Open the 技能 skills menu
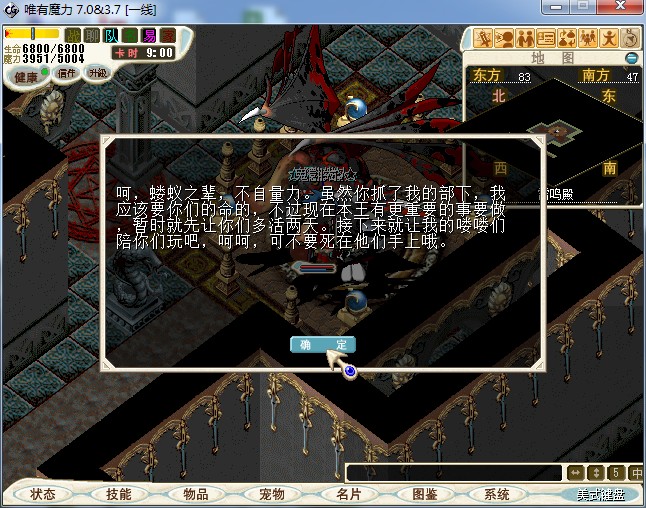 pyautogui.click(x=118, y=494)
